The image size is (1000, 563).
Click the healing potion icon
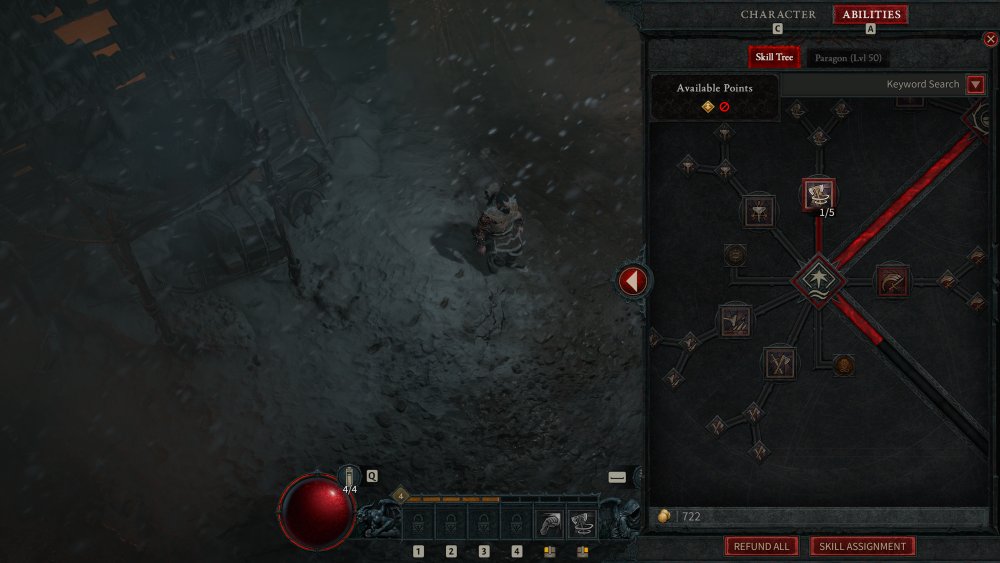pos(349,476)
